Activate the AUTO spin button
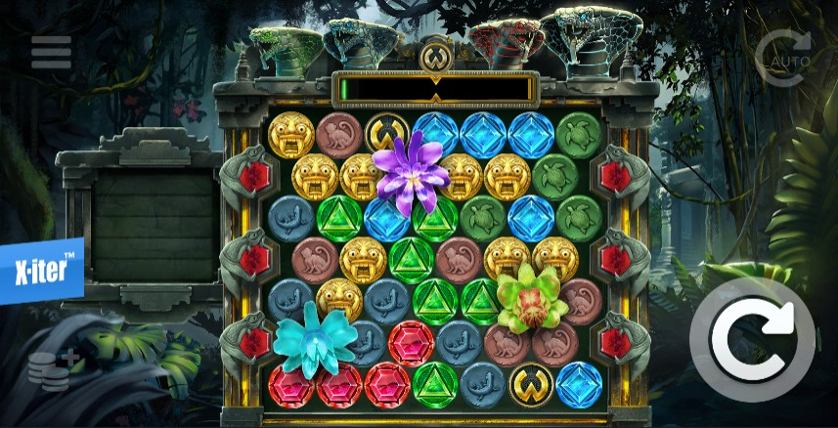 pos(785,57)
